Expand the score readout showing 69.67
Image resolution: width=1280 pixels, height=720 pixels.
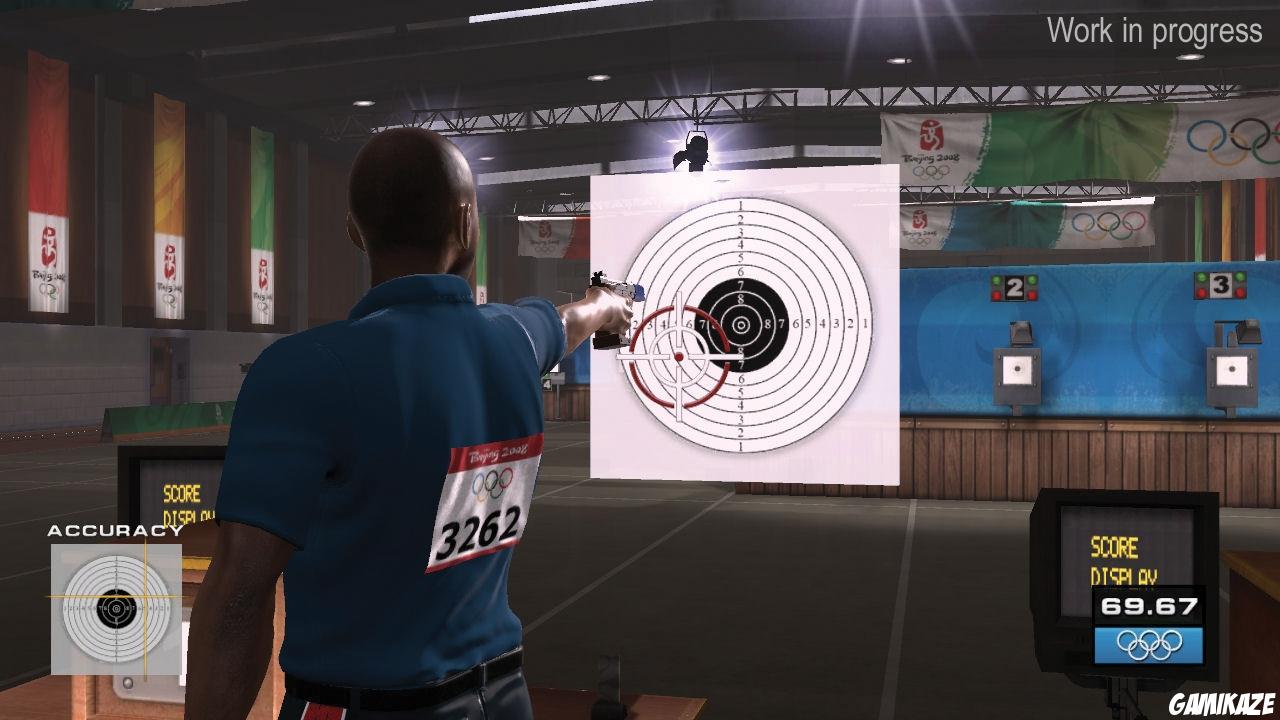[x=1148, y=605]
